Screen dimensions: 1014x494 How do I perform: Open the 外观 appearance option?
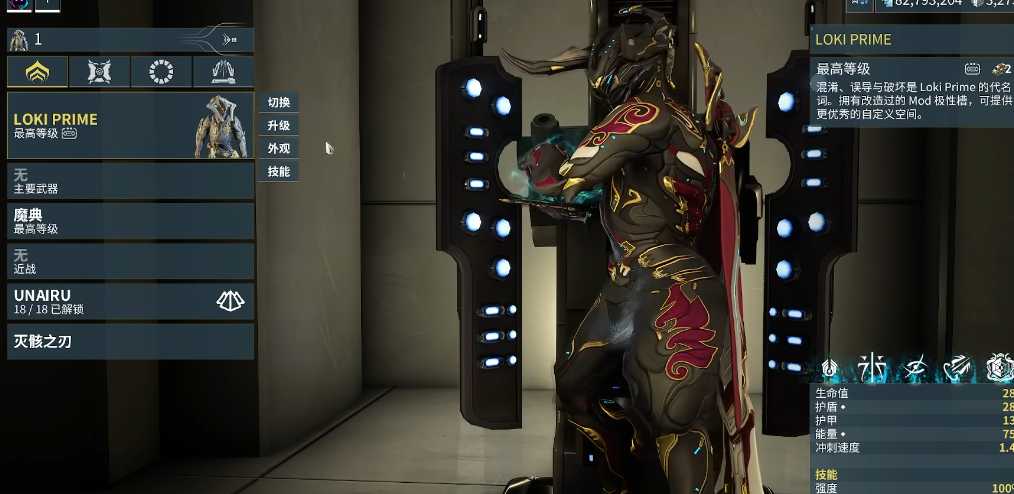[279, 149]
